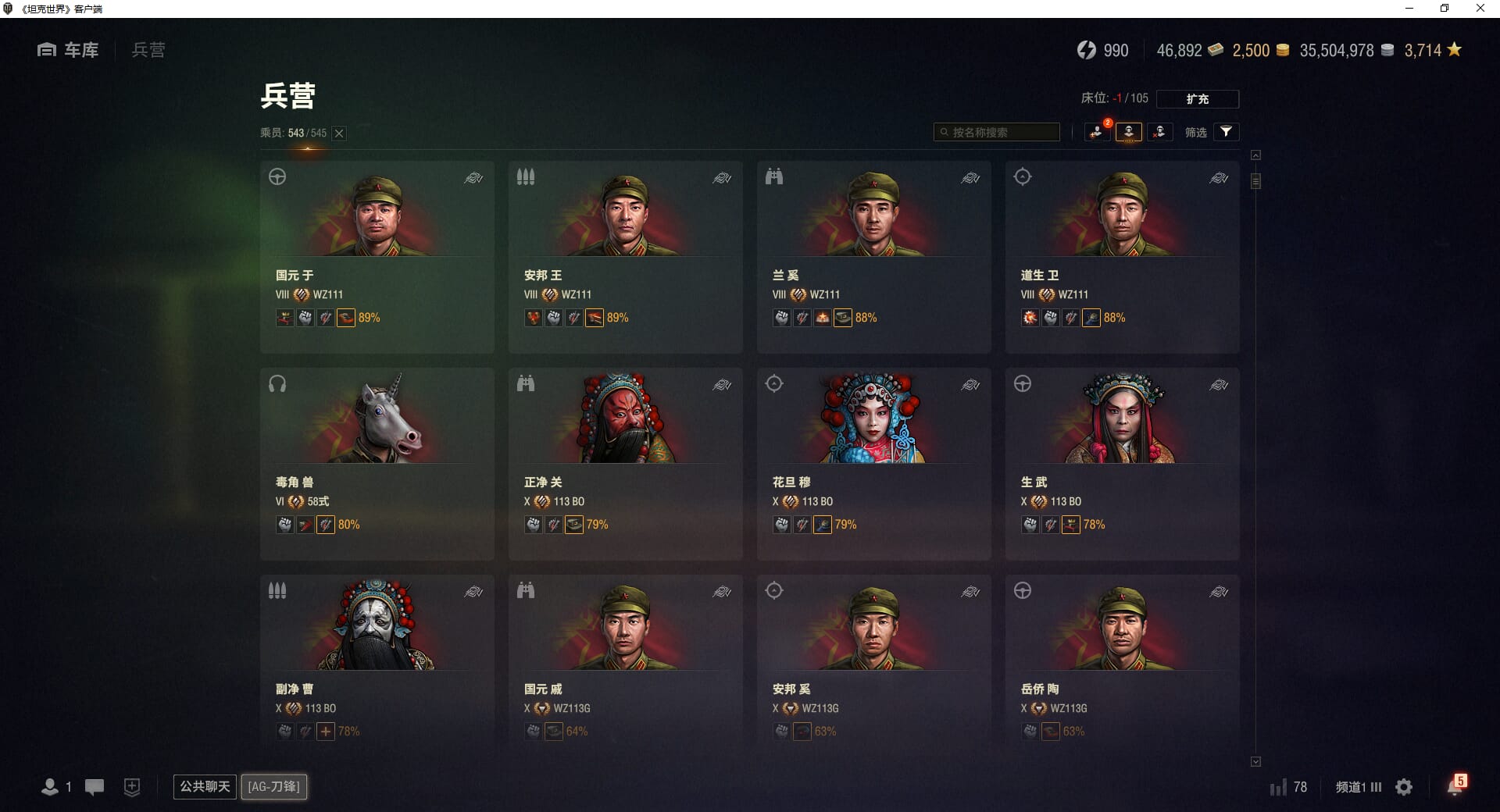Open the 筛选 filter funnel
Screen dimensions: 1500x812
point(1226,132)
